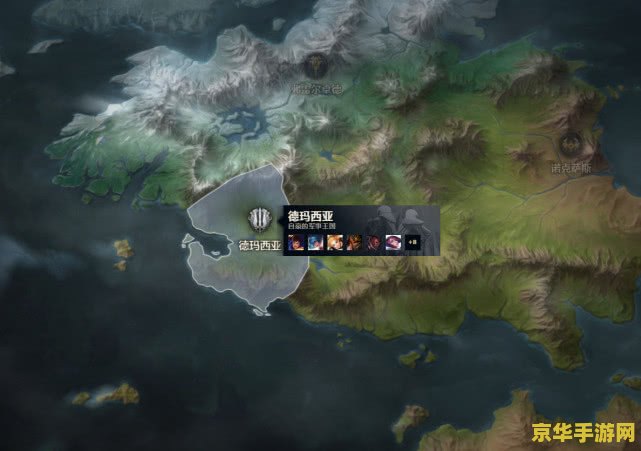Show the +8 more Demacia champions
Screen dimensions: 641x451
(411, 242)
